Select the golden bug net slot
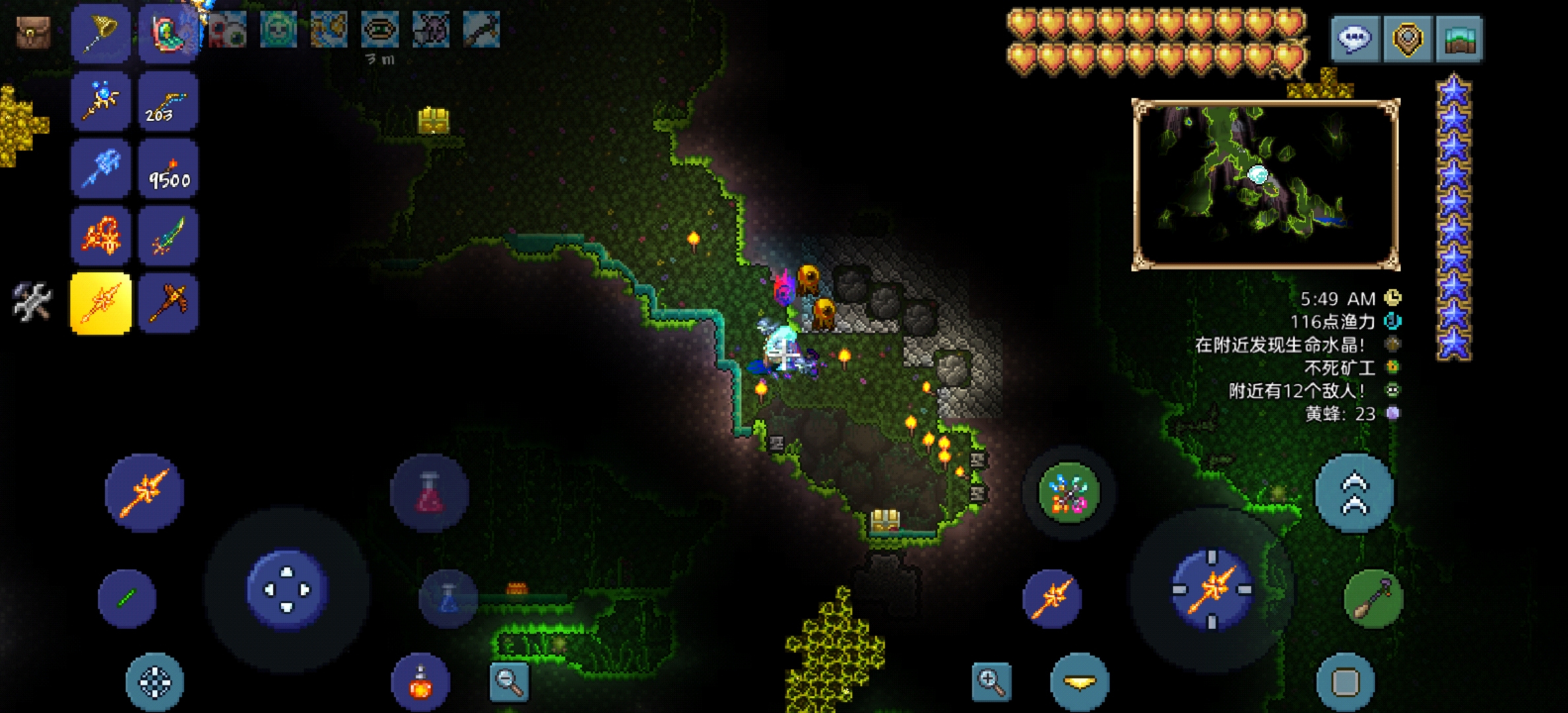Image resolution: width=1568 pixels, height=713 pixels. [100, 33]
